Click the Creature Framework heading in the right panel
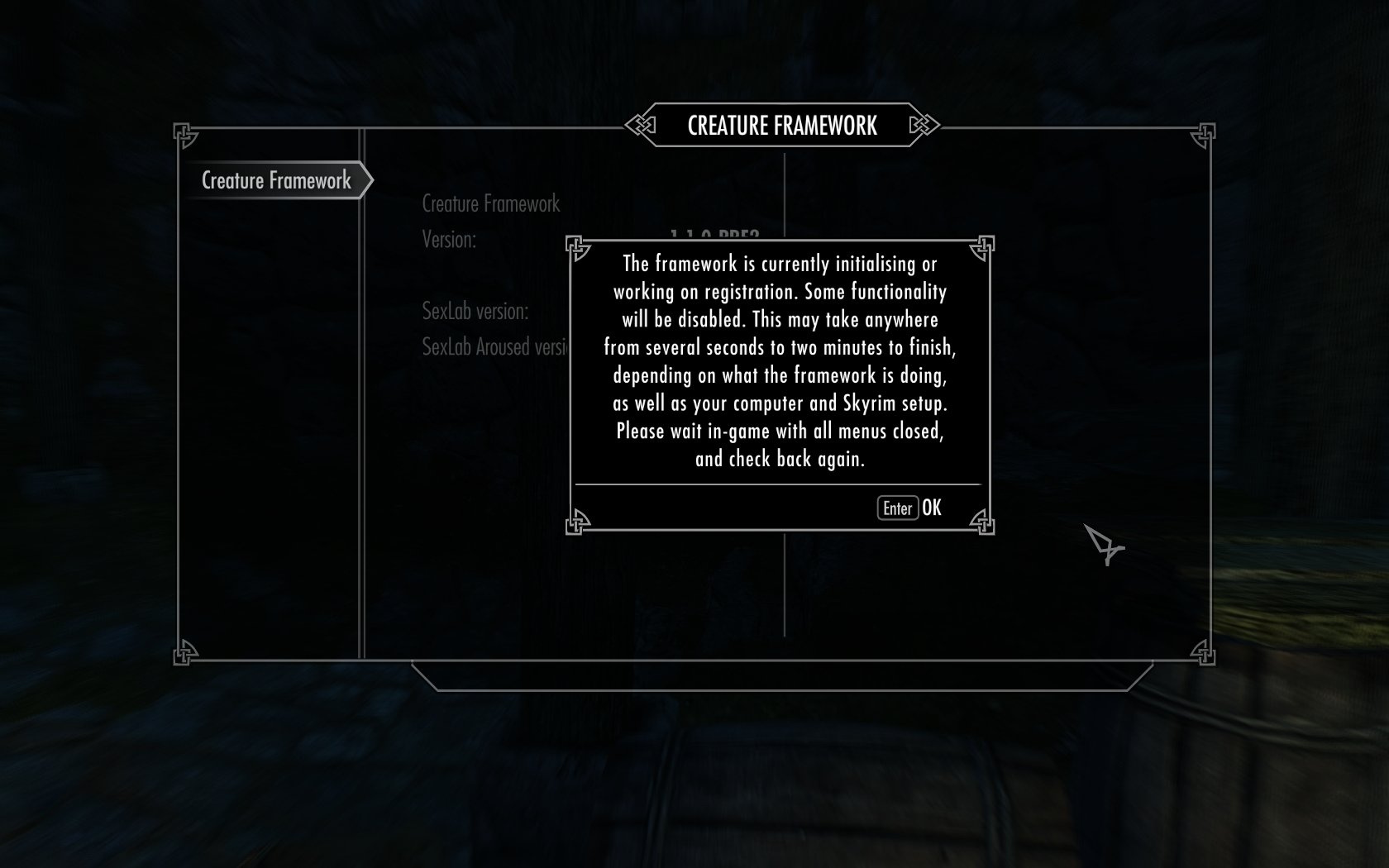This screenshot has width=1389, height=868. tap(491, 203)
